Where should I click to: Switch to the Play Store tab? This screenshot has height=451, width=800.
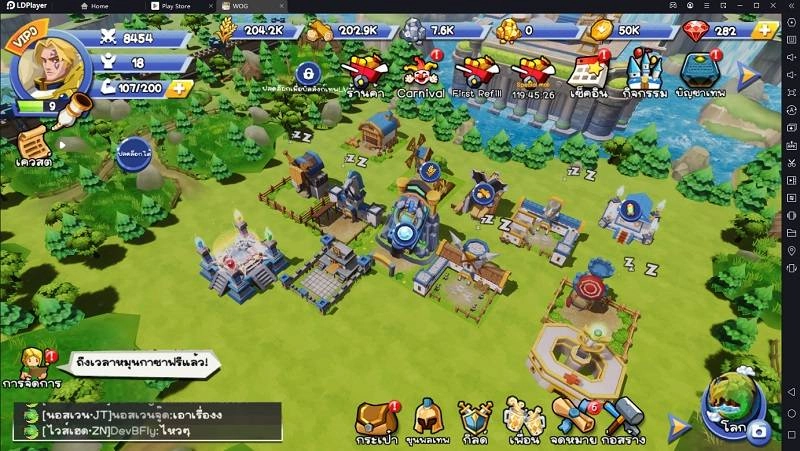click(x=180, y=6)
